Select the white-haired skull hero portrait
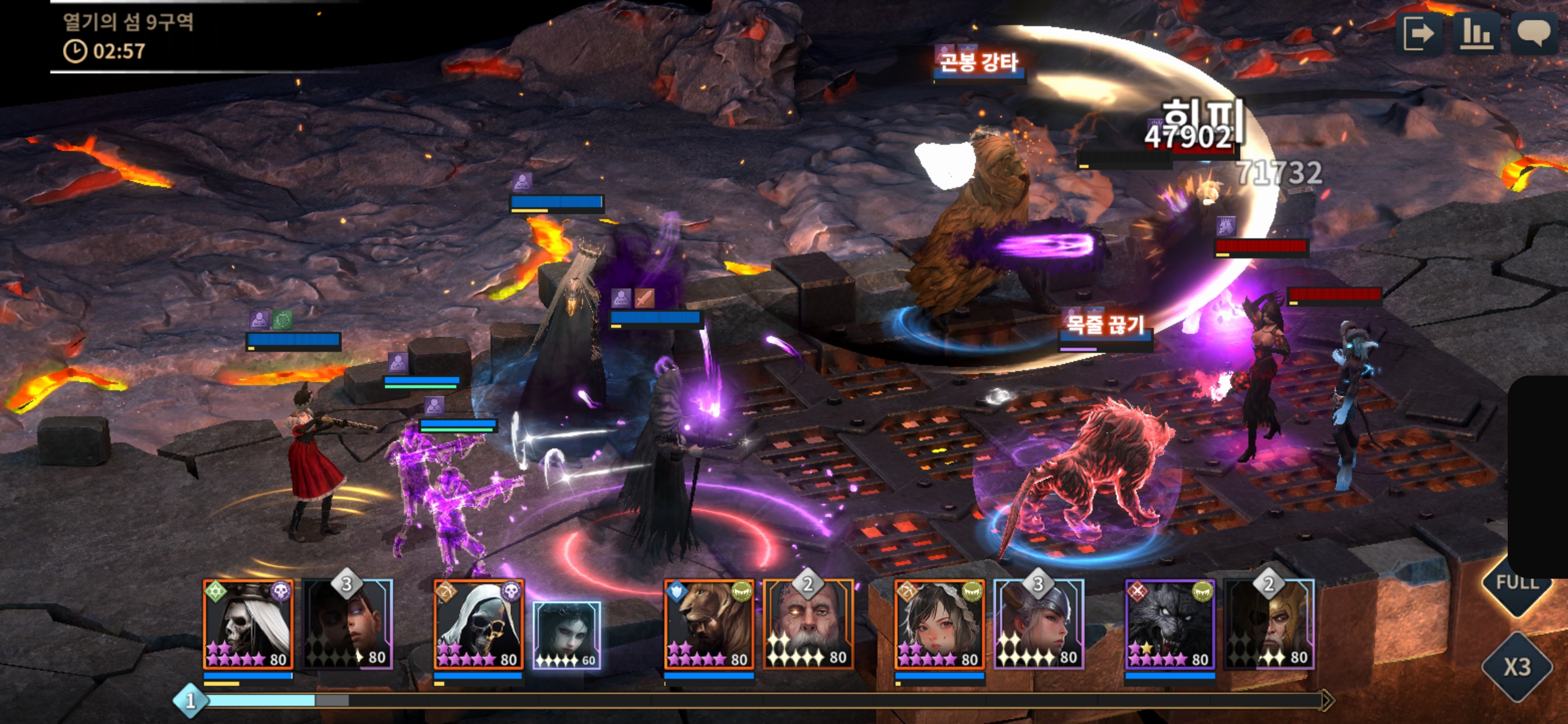 [x=248, y=625]
